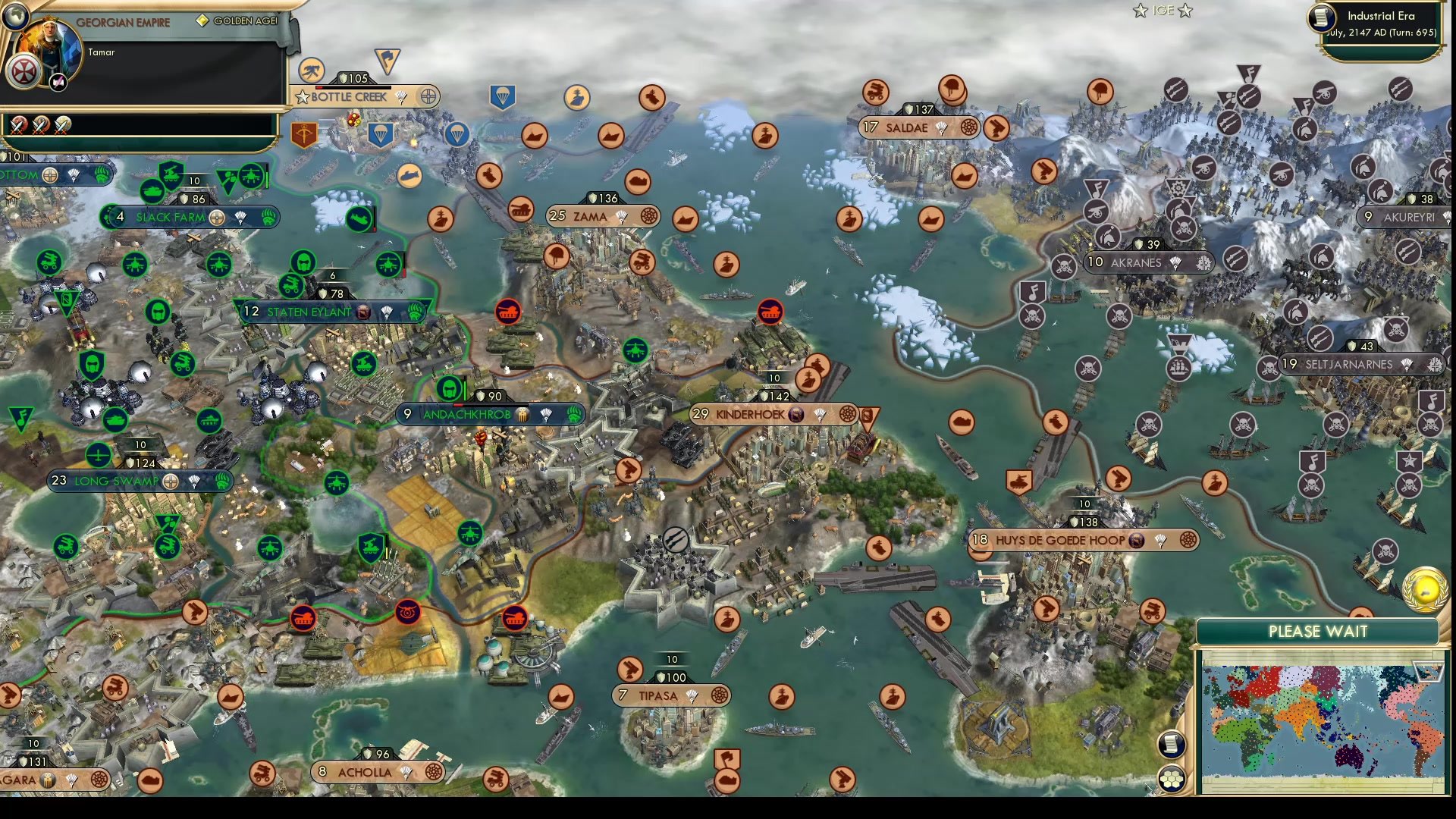Toggle strategic view with the hexagon grid icon
1456x819 pixels.
tap(1172, 780)
